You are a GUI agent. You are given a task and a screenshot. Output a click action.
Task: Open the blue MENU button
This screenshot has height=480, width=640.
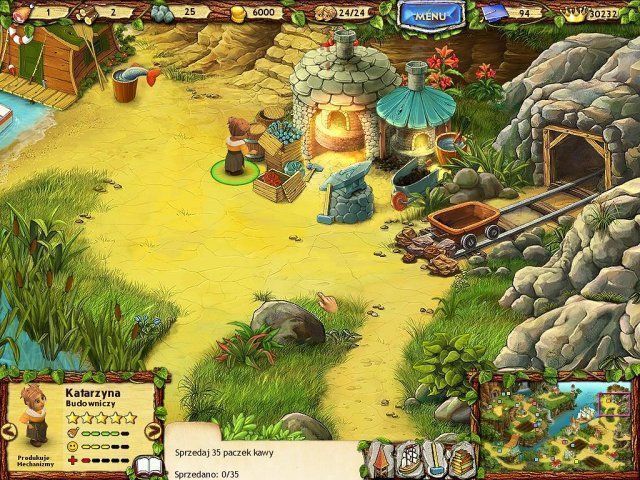[428, 15]
